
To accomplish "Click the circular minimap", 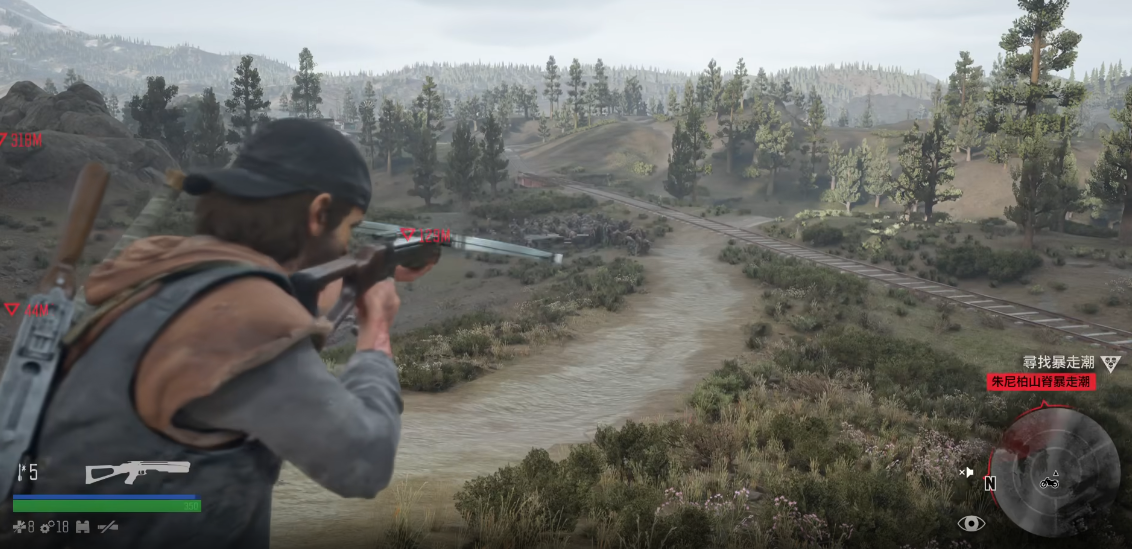I will pos(1053,472).
